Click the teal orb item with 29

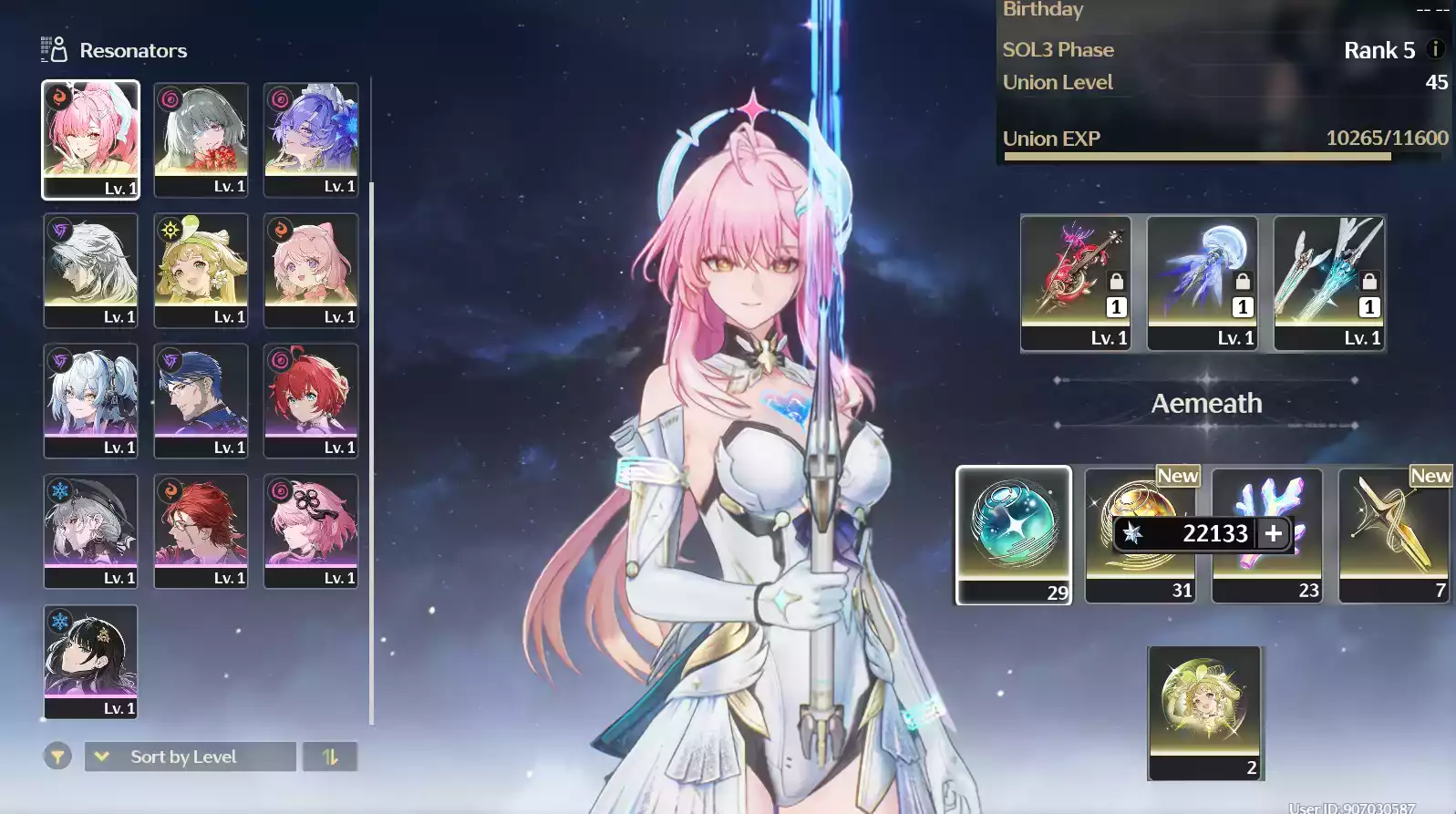1014,534
